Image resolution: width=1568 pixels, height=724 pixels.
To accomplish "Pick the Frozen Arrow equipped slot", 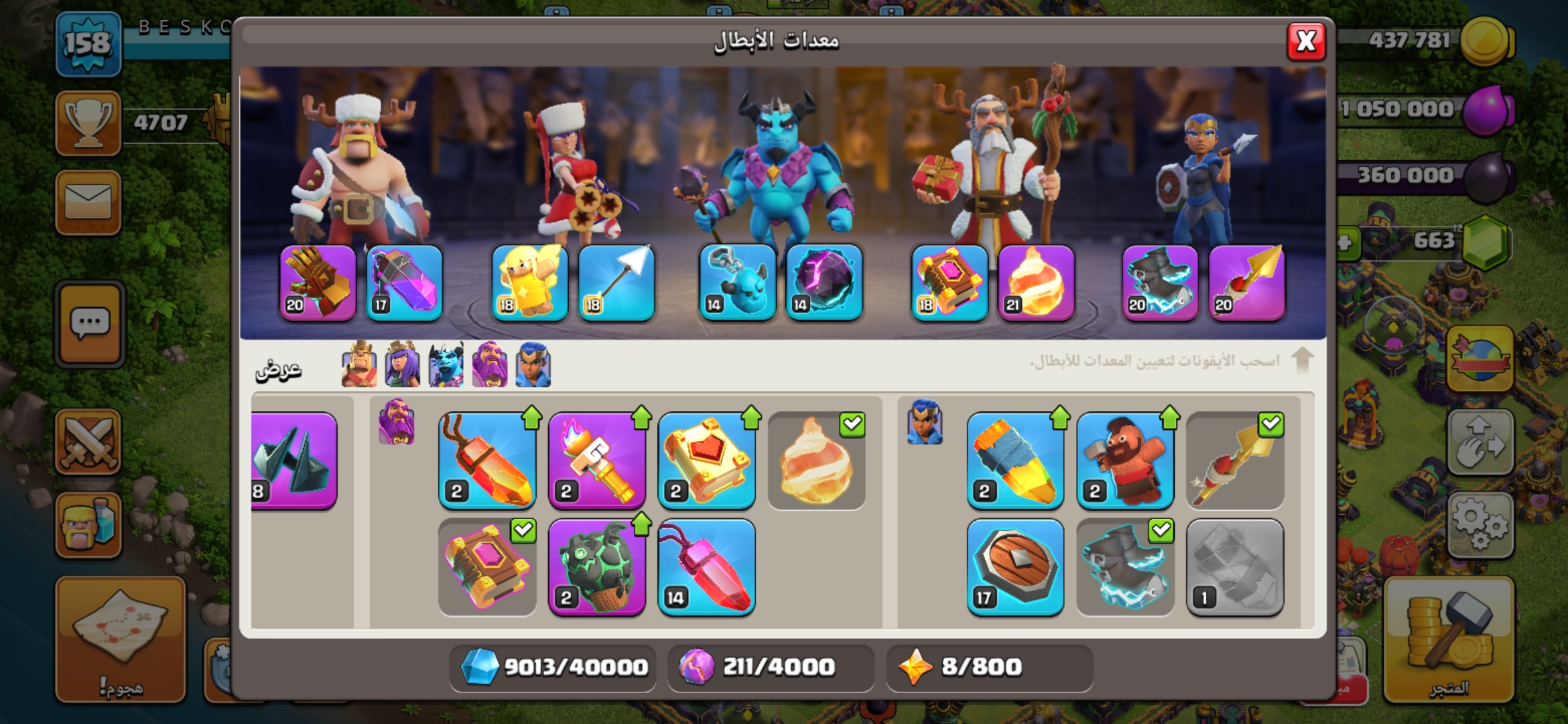I will pos(616,282).
